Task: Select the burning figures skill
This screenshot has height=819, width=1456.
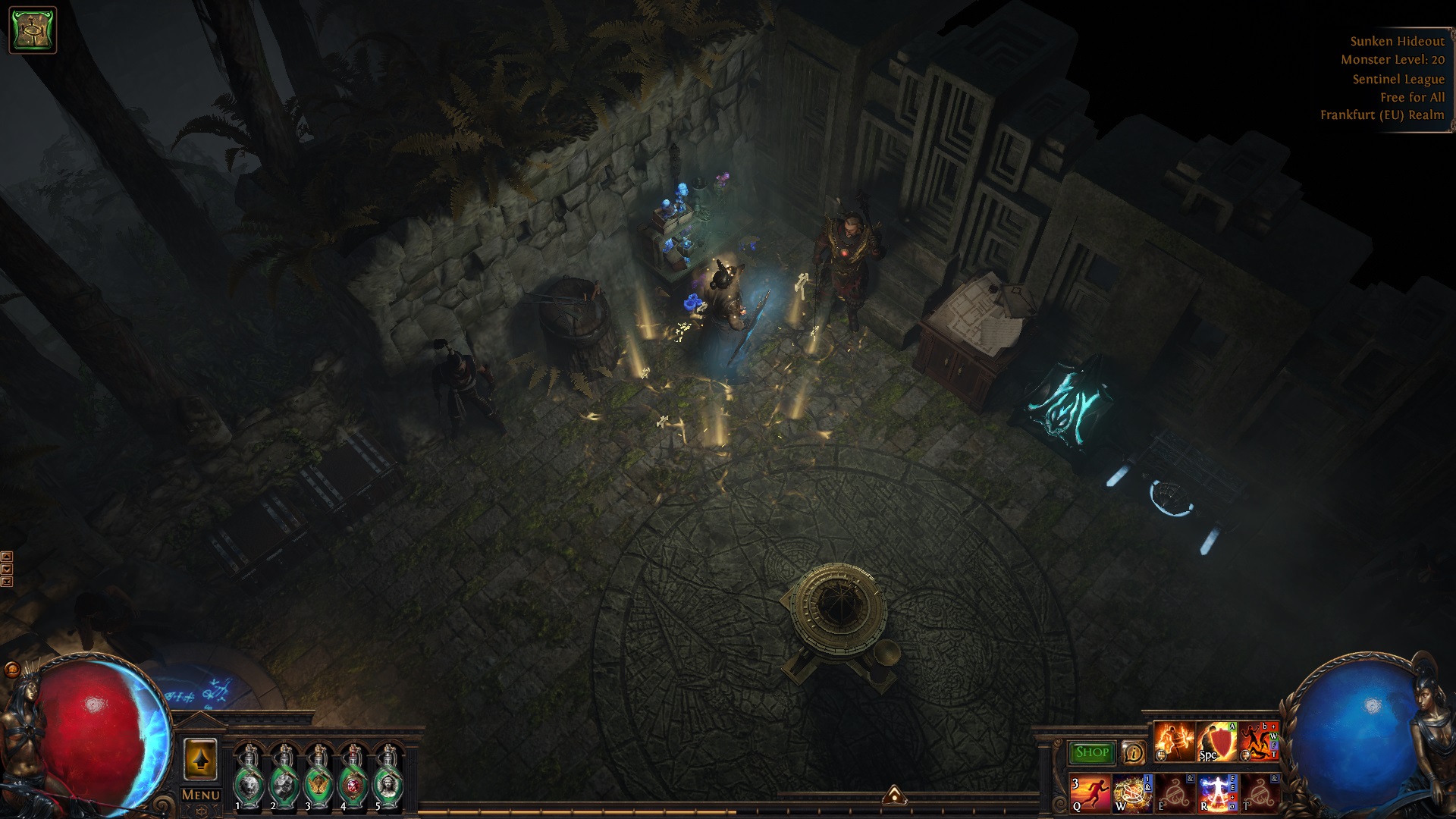Action: (x=1259, y=742)
